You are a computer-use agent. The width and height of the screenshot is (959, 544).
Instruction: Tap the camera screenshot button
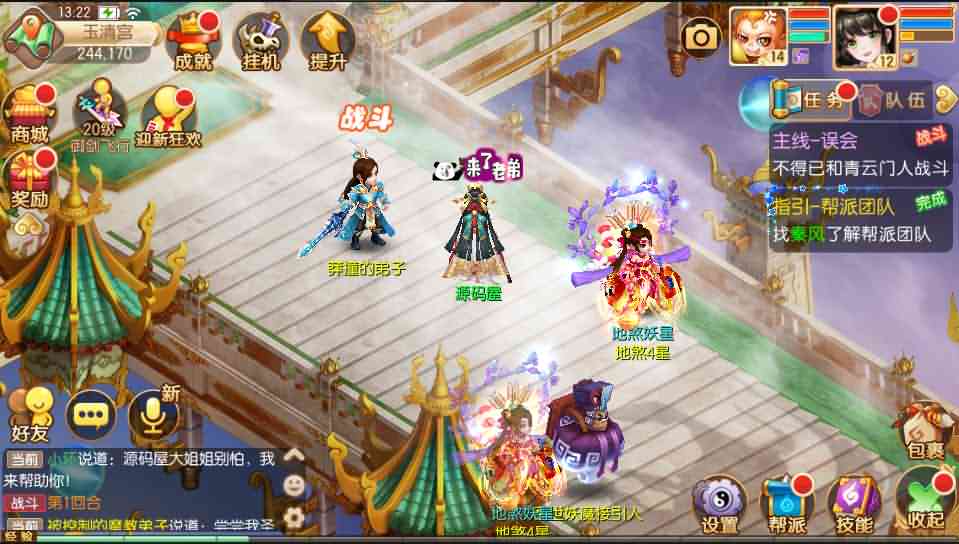(x=701, y=38)
